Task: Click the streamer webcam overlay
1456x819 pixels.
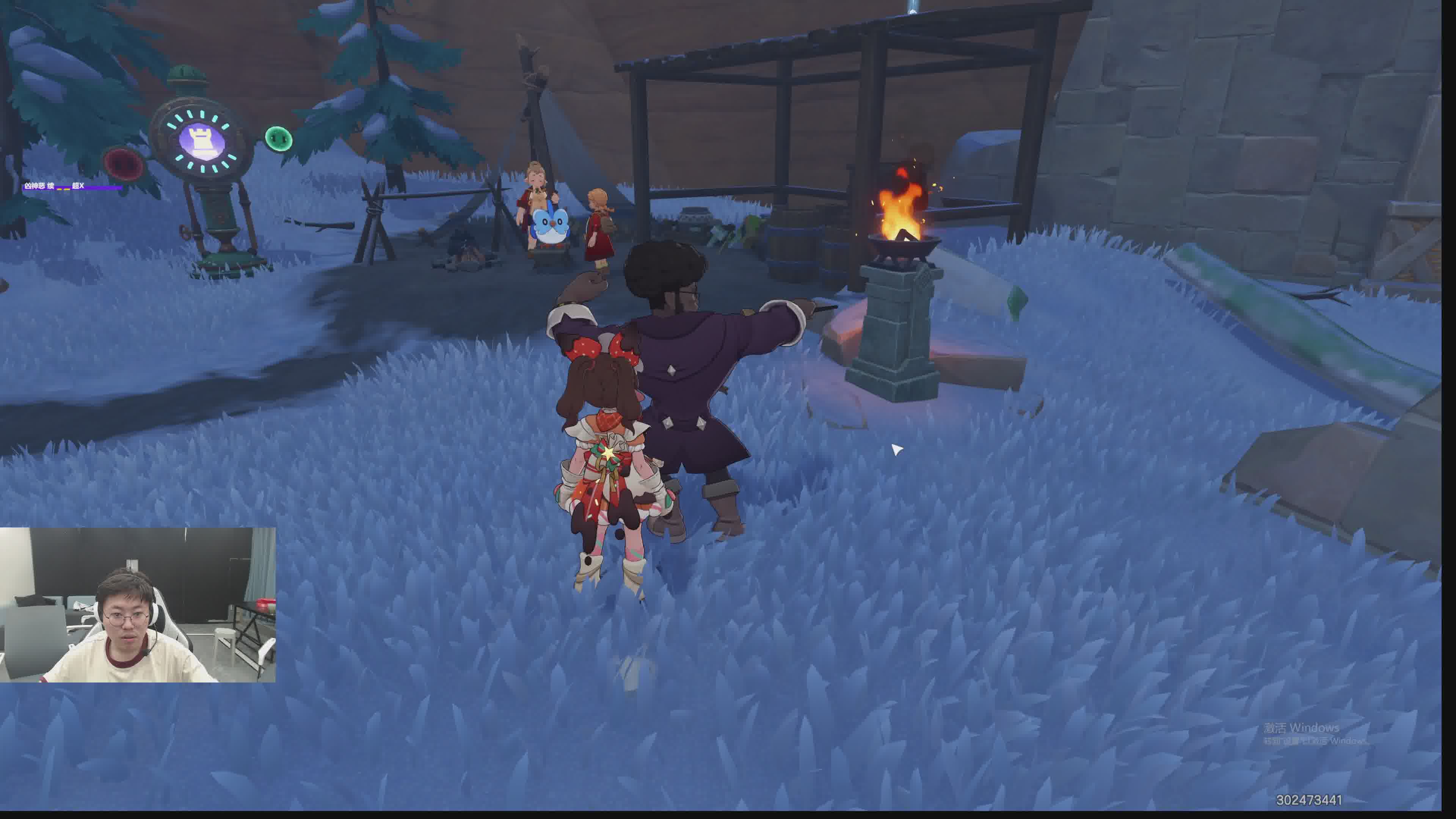Action: coord(137,605)
